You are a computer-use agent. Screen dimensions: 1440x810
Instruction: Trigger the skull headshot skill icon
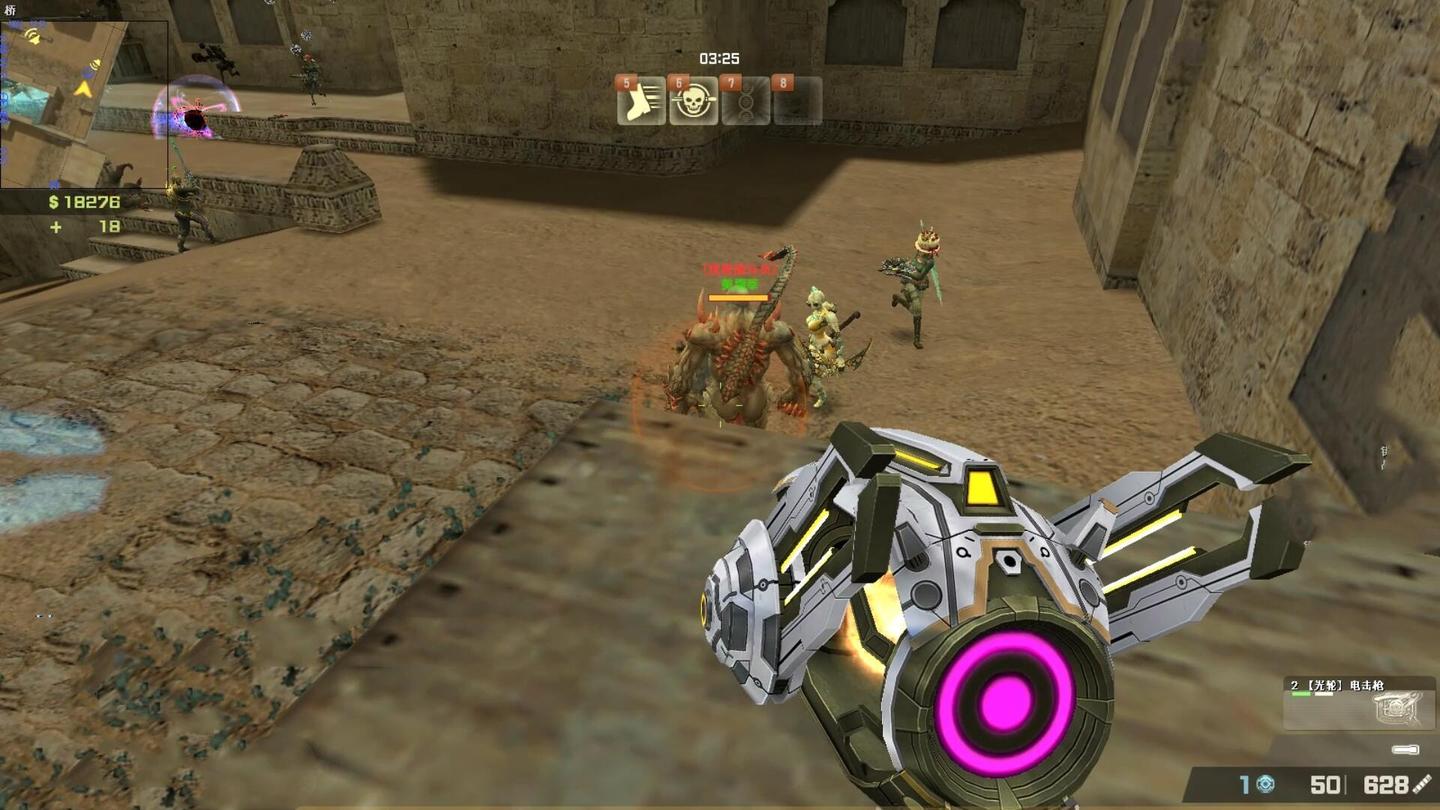click(x=693, y=101)
